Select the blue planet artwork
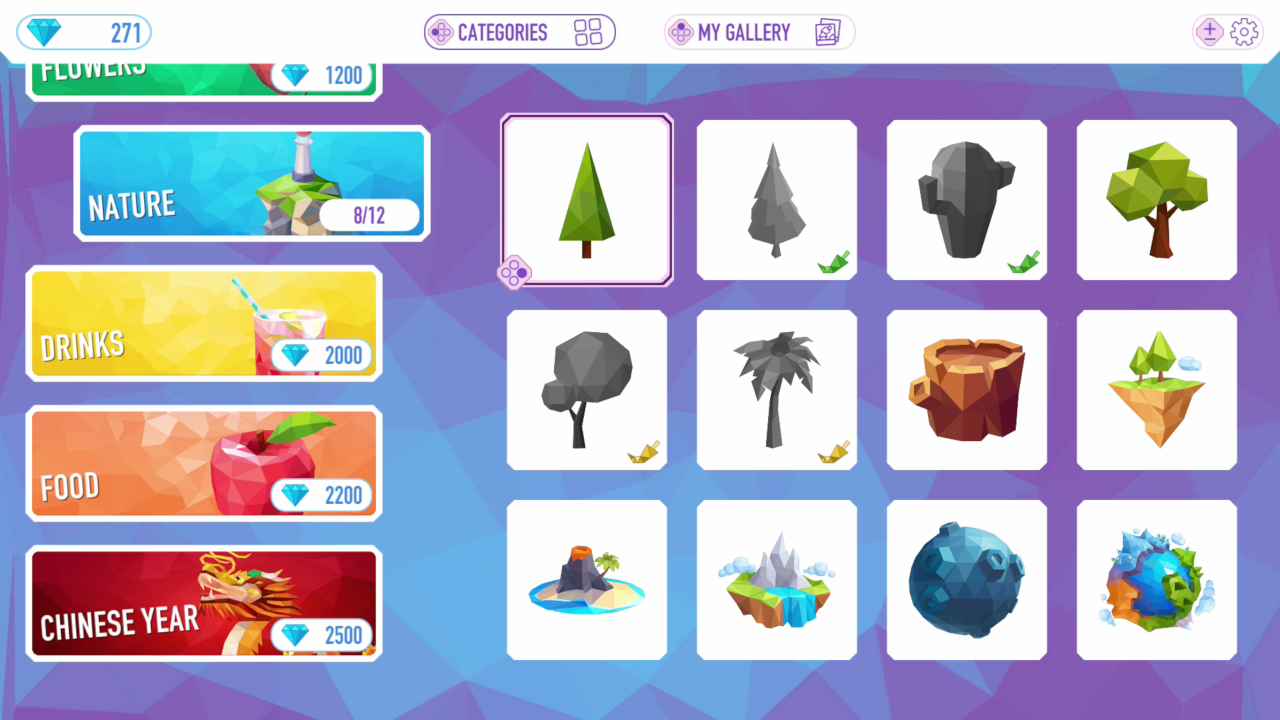Image resolution: width=1280 pixels, height=720 pixels. 966,579
